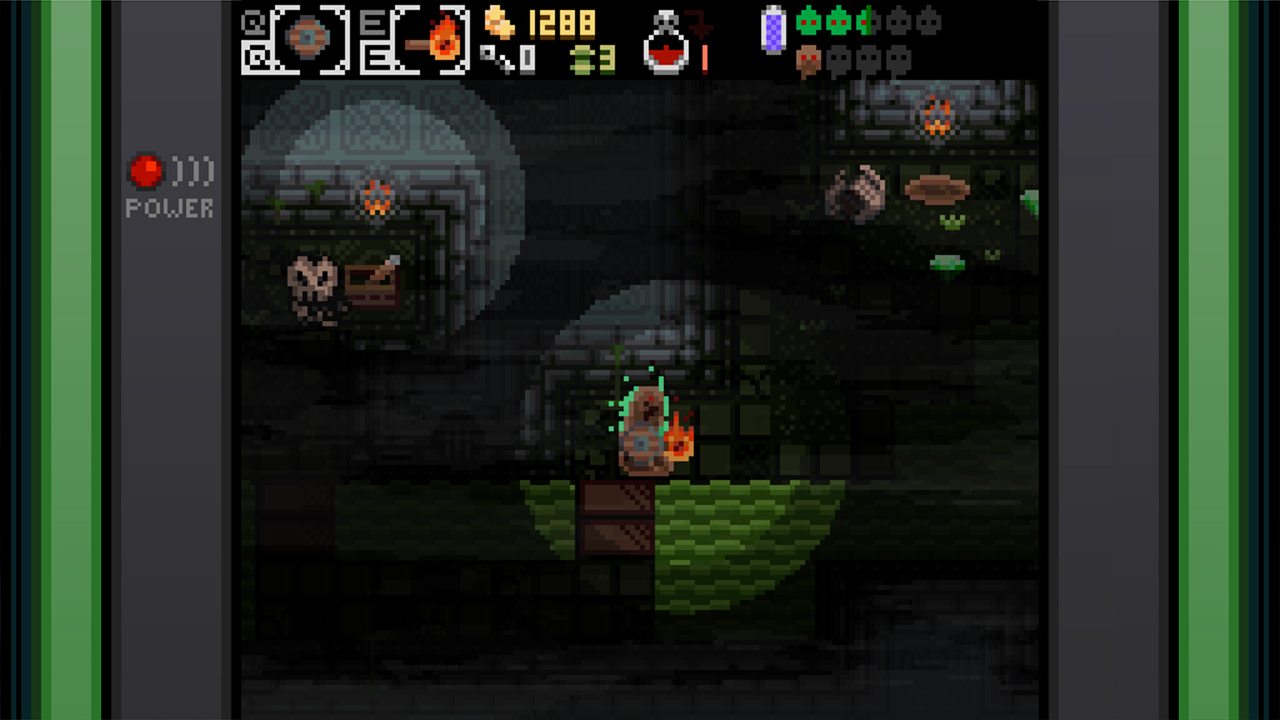Toggle the red POWER indicator light
This screenshot has width=1280, height=720.
point(146,170)
